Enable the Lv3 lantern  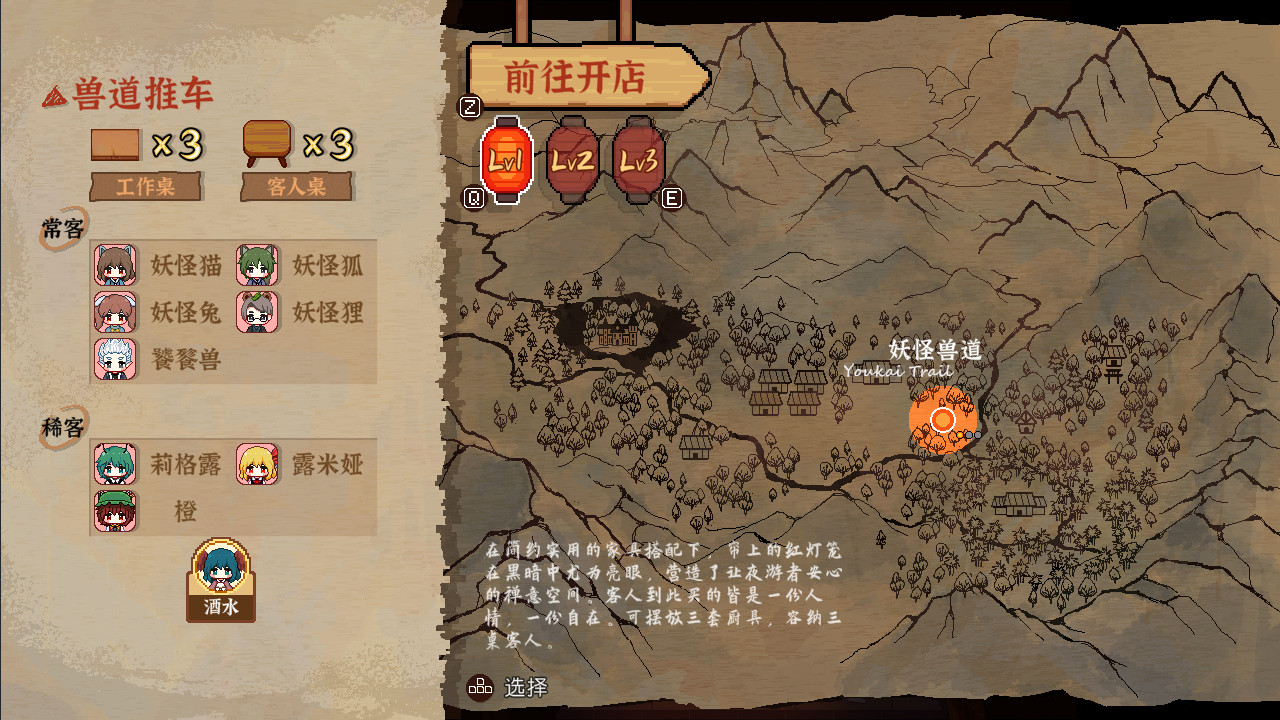[637, 160]
